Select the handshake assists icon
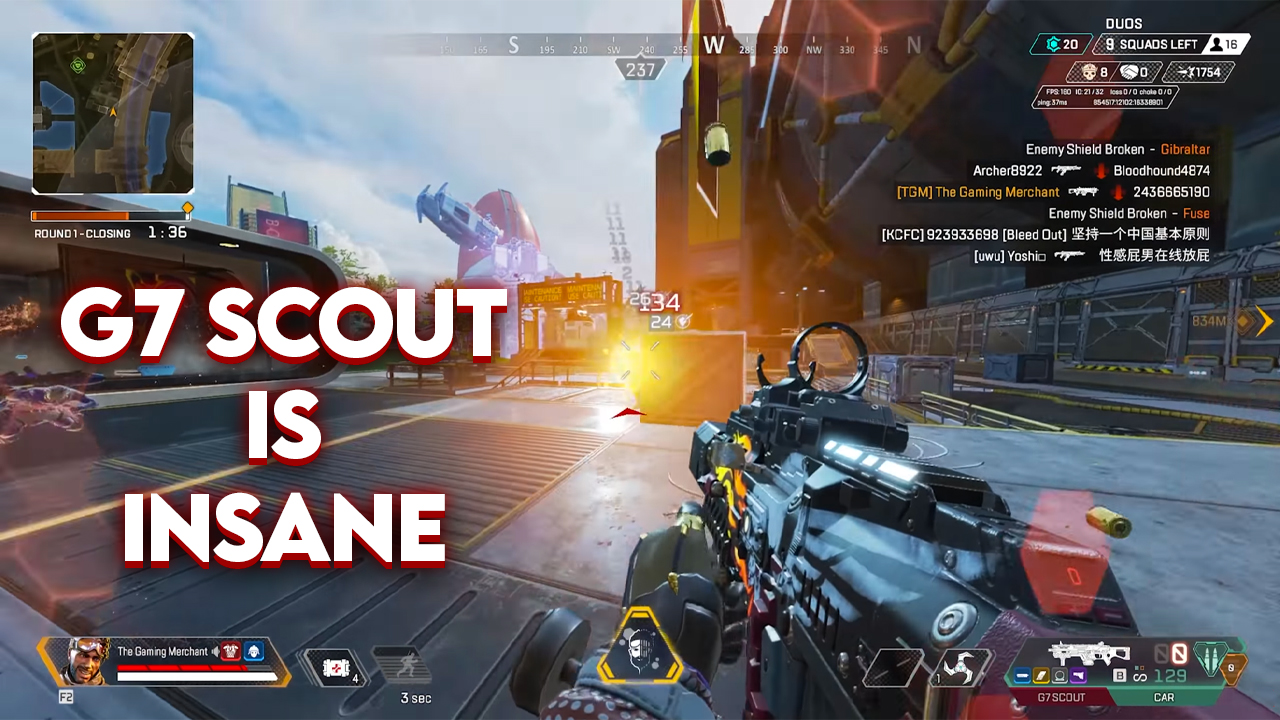Screen dimensions: 1280x720 1129,72
